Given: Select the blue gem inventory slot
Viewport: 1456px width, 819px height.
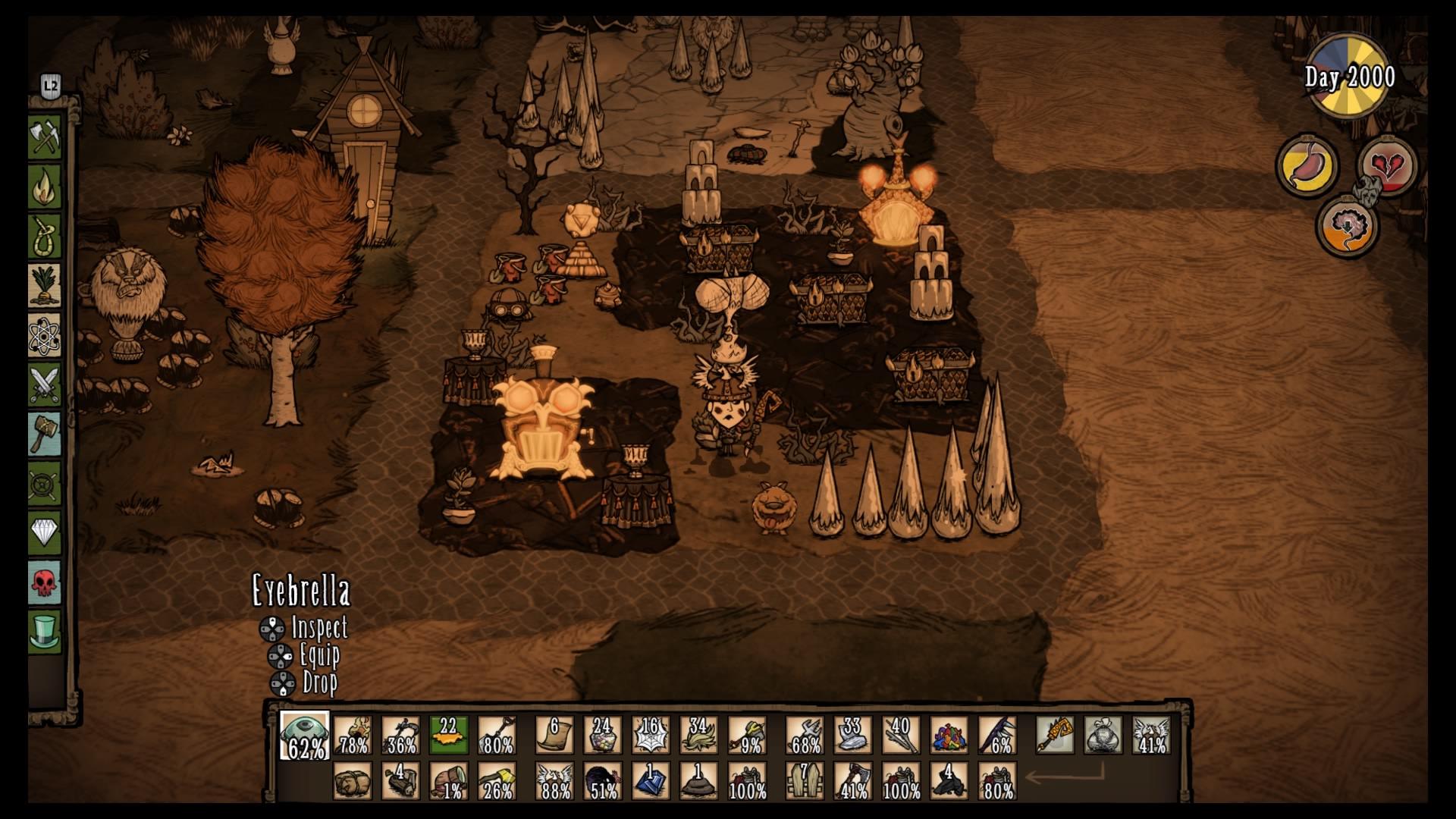Looking at the screenshot, I should (x=651, y=781).
